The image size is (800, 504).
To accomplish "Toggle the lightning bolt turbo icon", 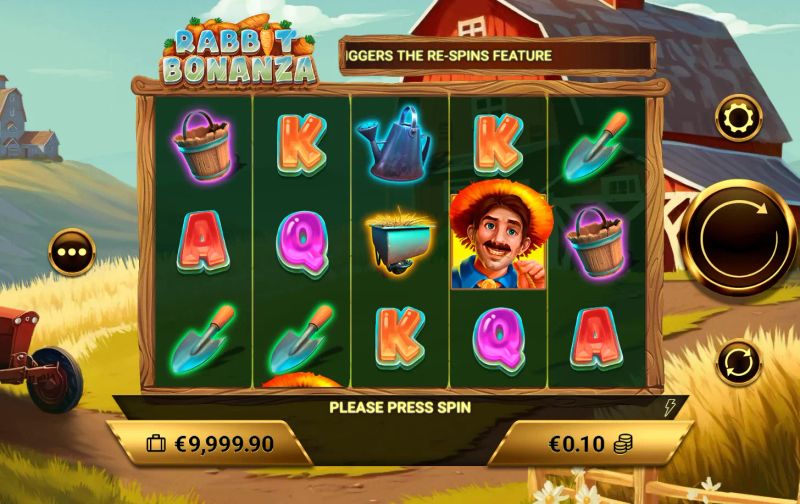I will click(671, 407).
